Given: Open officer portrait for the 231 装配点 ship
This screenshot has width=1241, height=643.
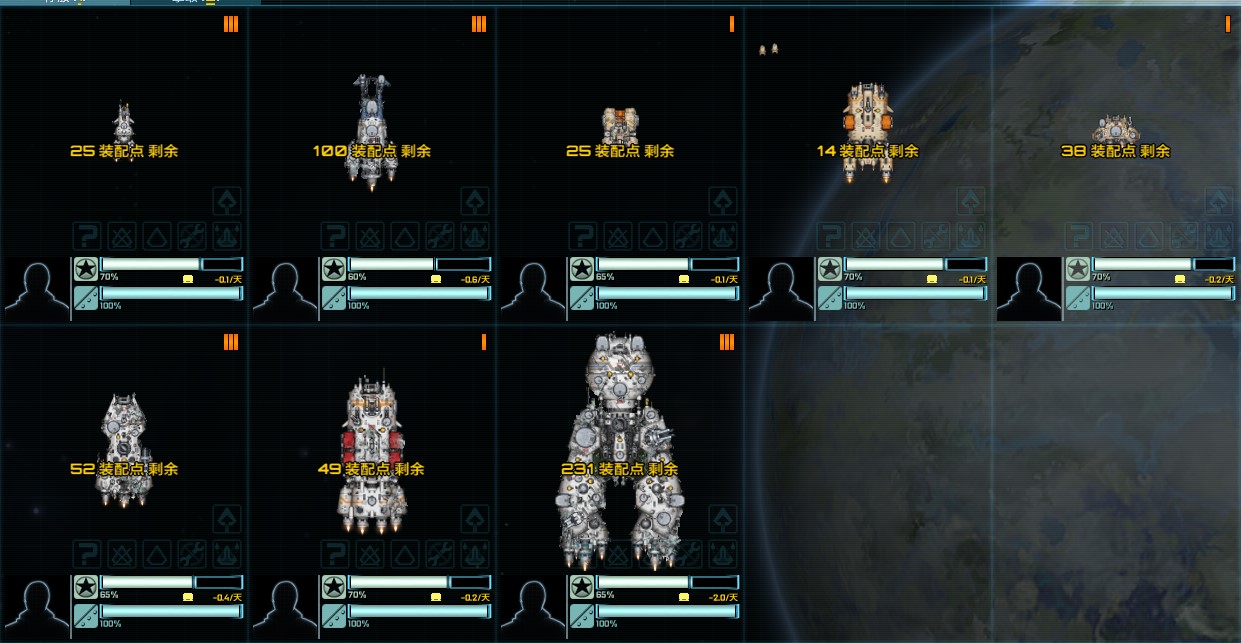Looking at the screenshot, I should pyautogui.click(x=532, y=607).
